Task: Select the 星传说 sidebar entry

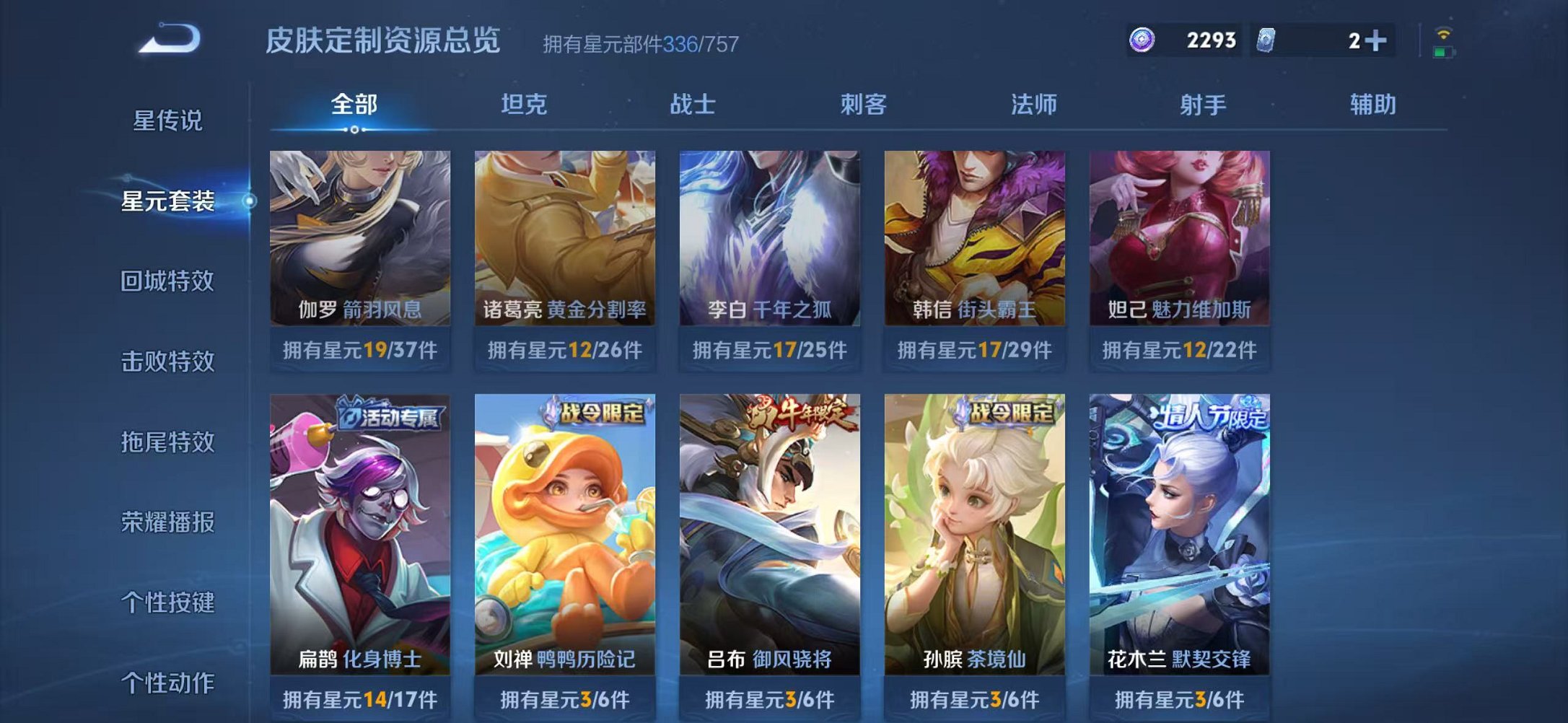Action: (167, 121)
